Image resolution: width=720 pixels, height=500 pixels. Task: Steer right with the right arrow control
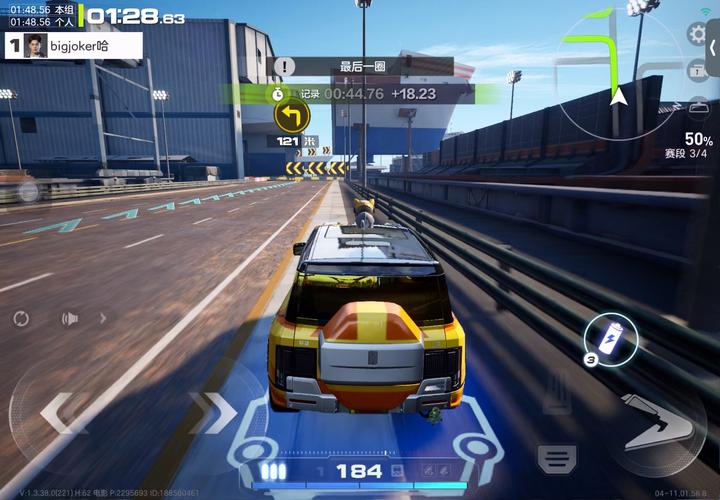click(213, 411)
